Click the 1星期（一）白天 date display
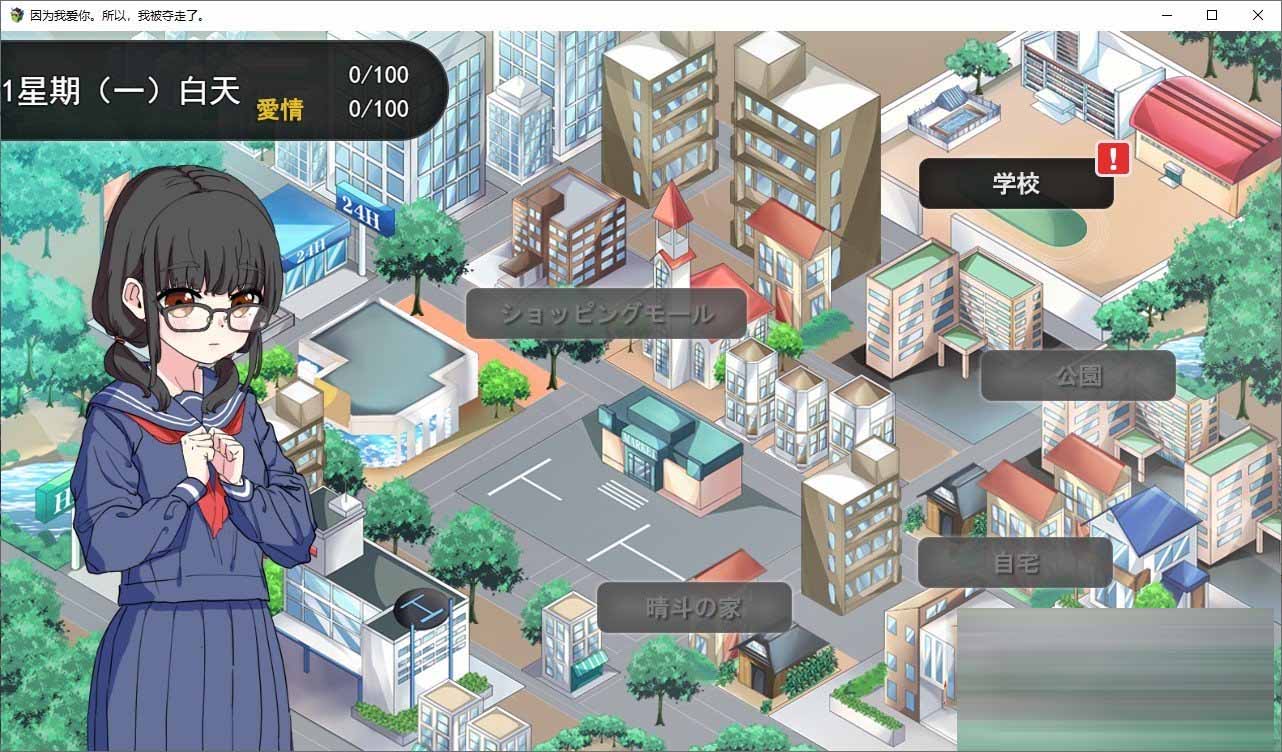The image size is (1282, 752). click(x=120, y=90)
